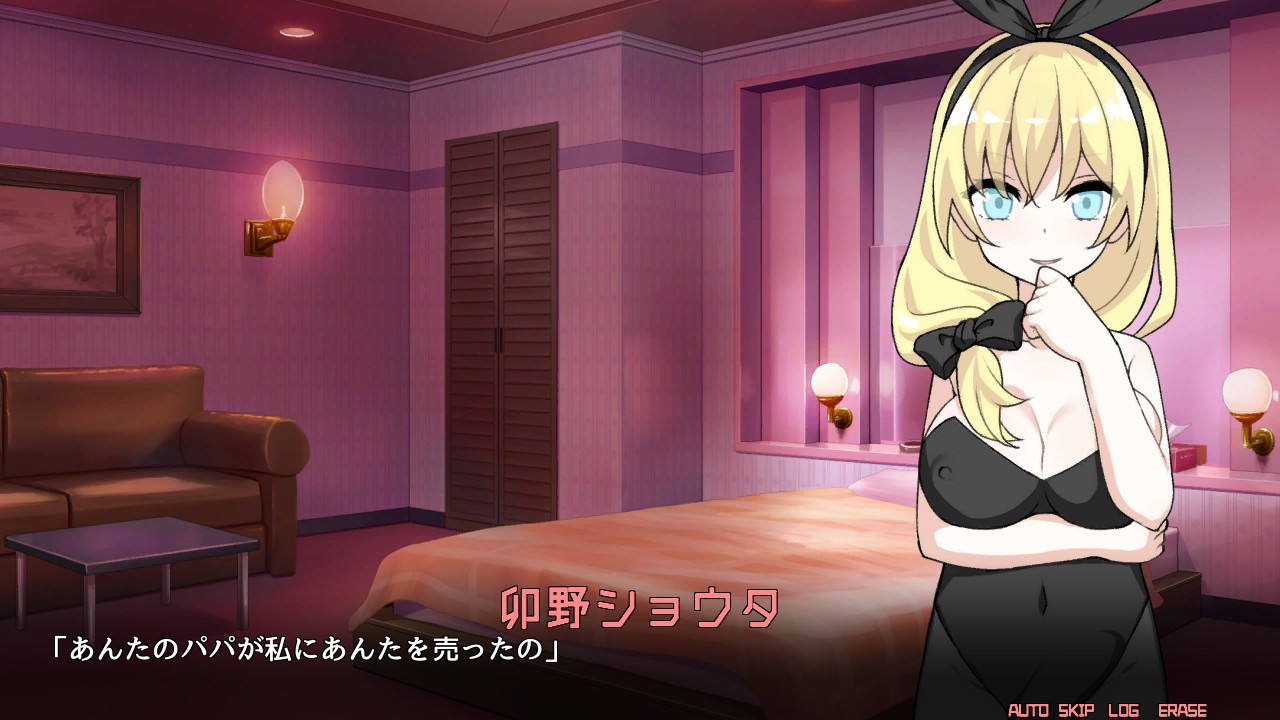Open the dialogue LOG
The height and width of the screenshot is (720, 1280).
coord(1123,711)
